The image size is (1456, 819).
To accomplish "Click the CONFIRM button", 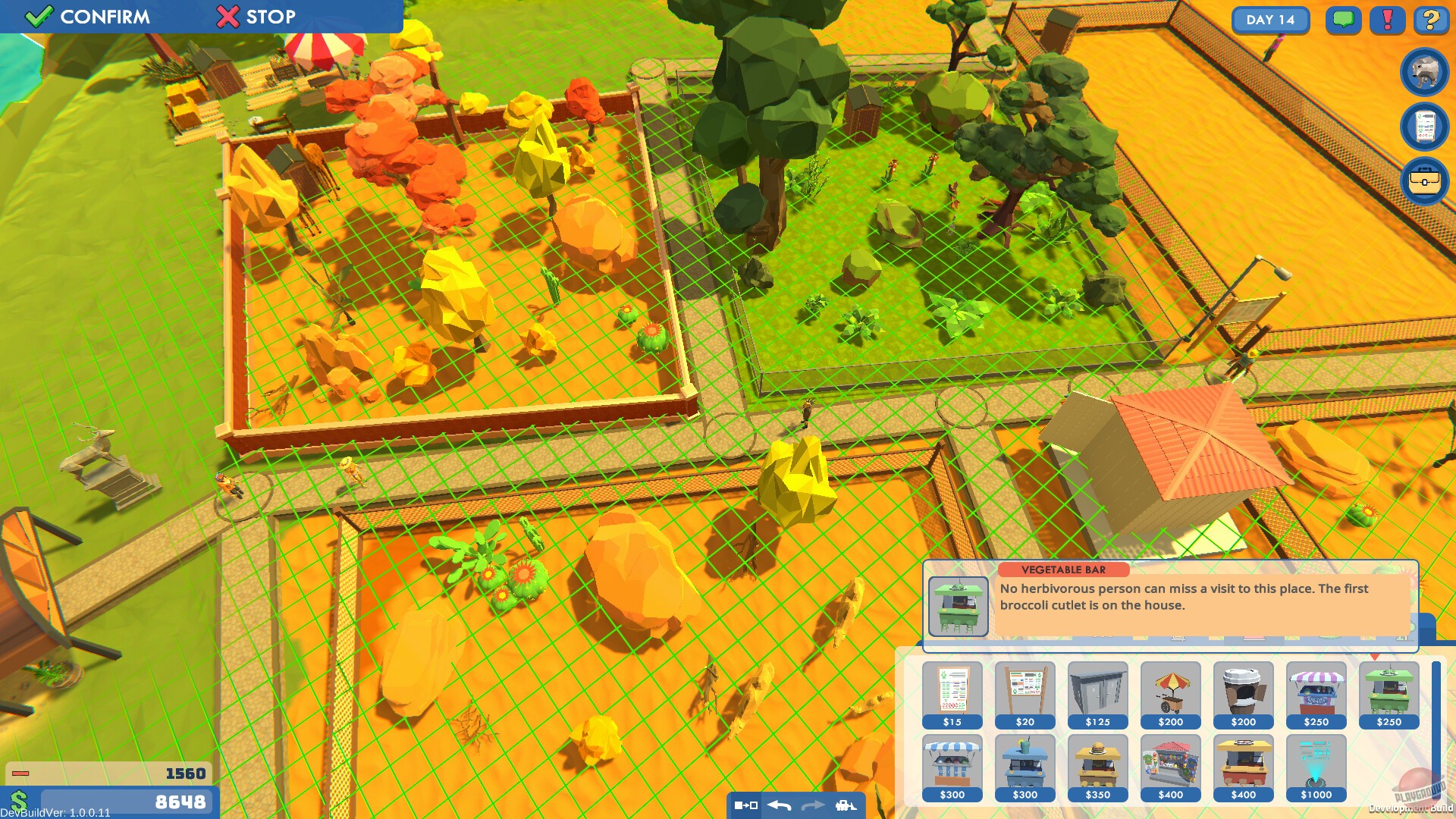I will pyautogui.click(x=83, y=17).
